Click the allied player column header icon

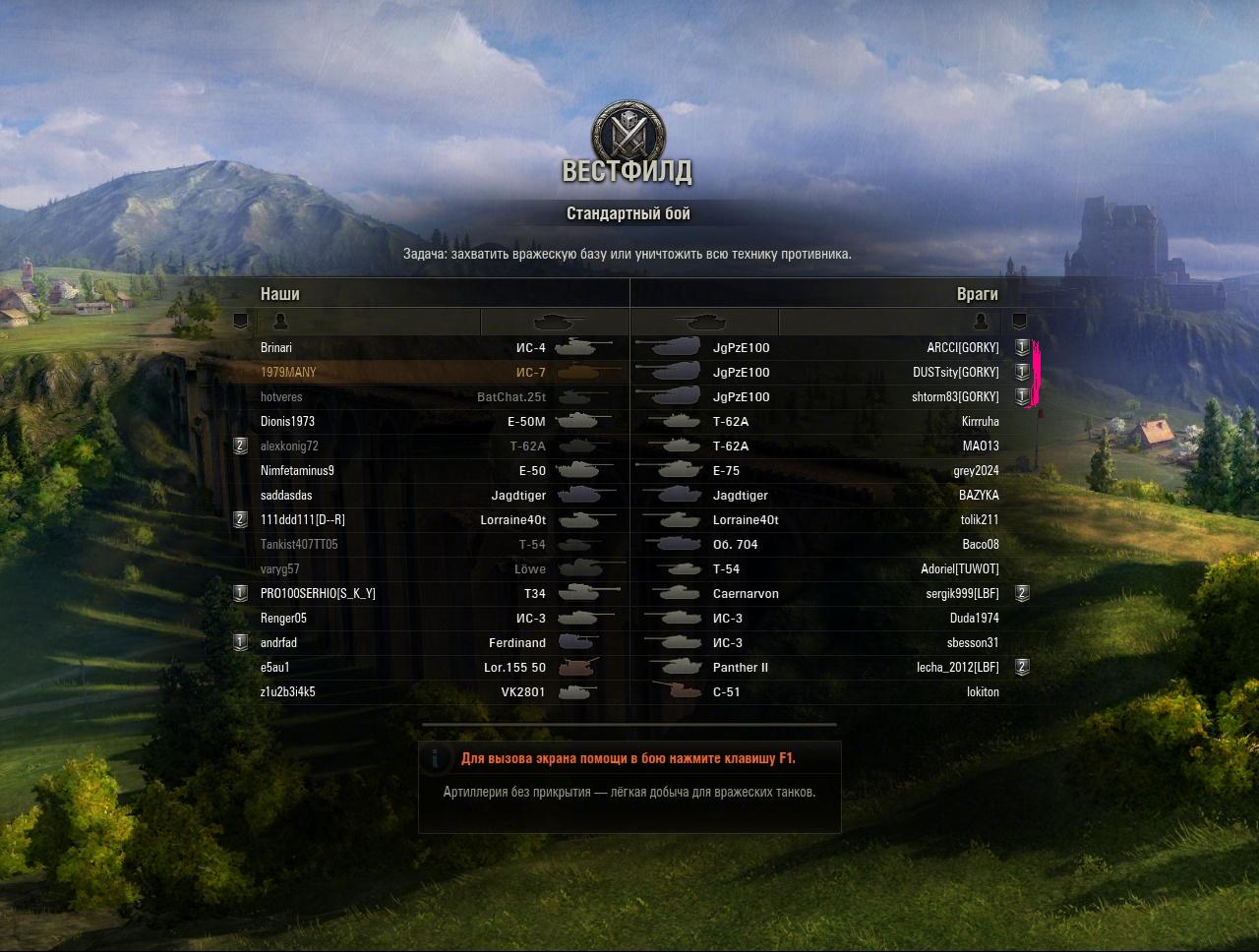pyautogui.click(x=280, y=322)
